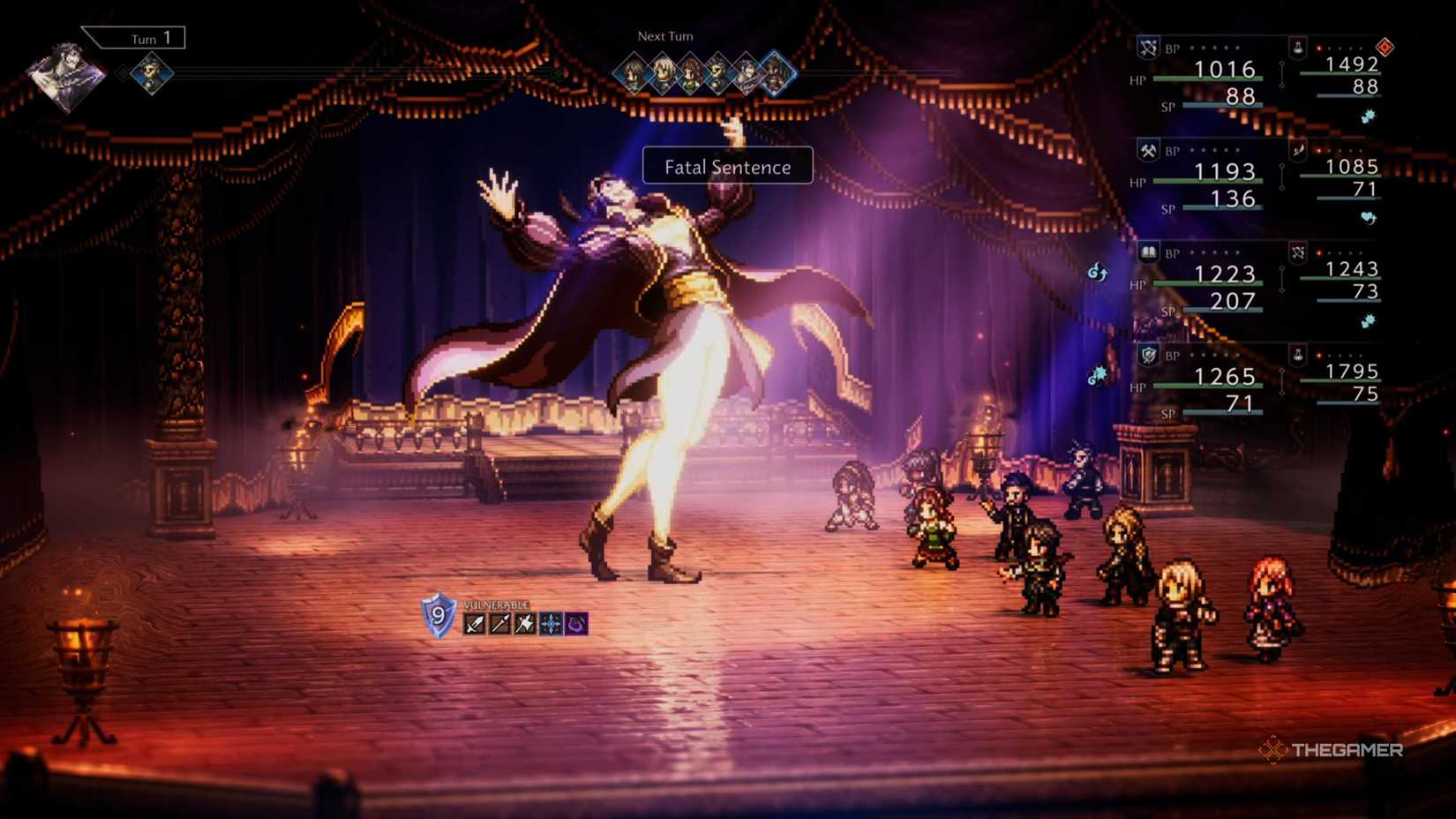Click the apothecary flask sub-job icon on the 1492 panel
Screen dimensions: 1456x819
(1298, 50)
